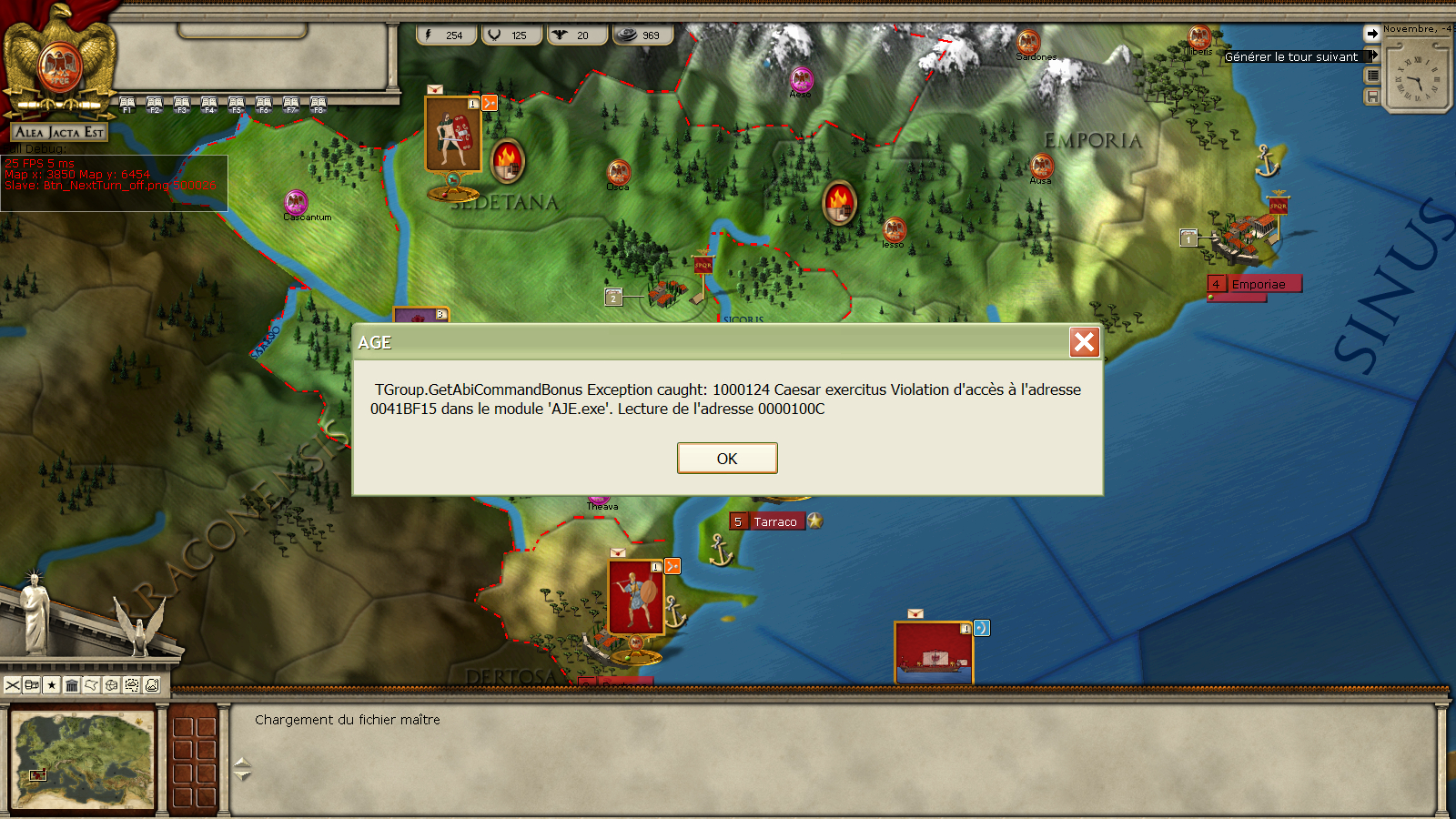The height and width of the screenshot is (819, 1456).
Task: Select the Emporiae city label
Action: (x=1259, y=284)
